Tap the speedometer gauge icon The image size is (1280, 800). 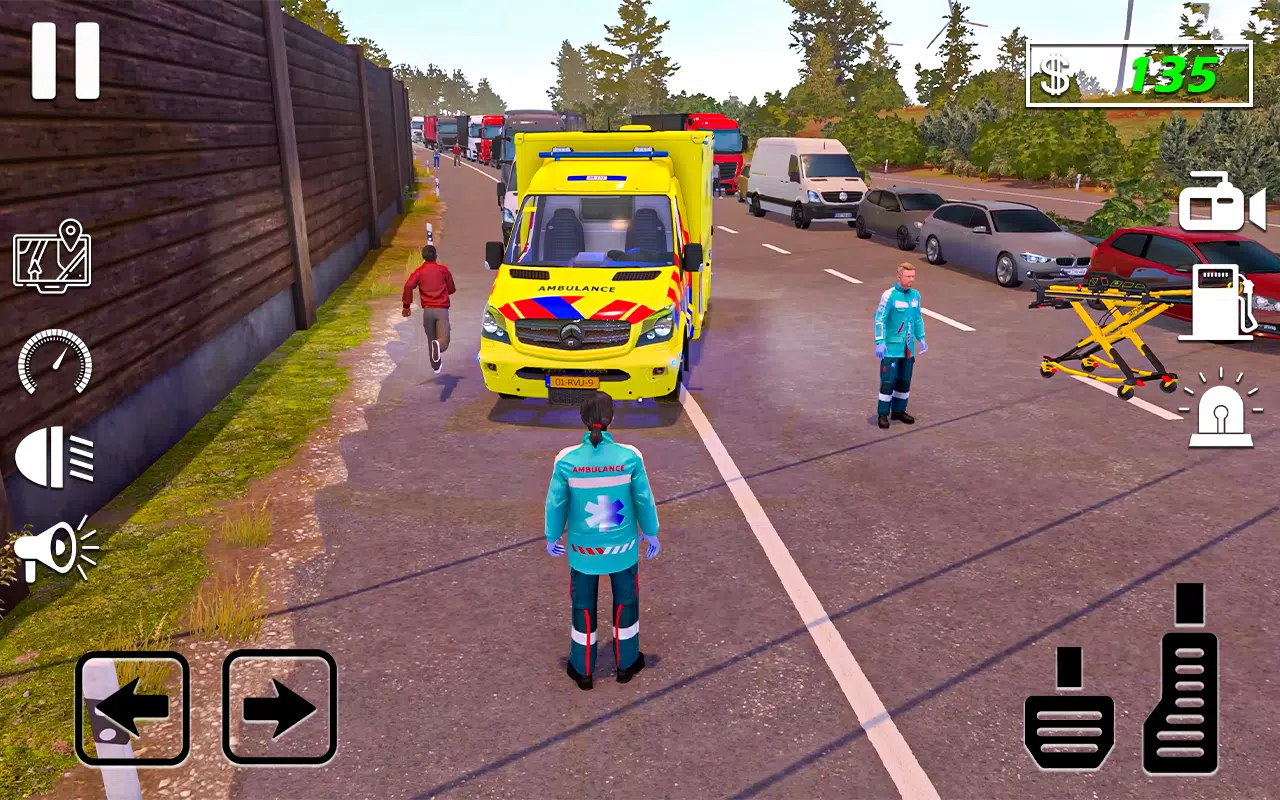tap(55, 361)
